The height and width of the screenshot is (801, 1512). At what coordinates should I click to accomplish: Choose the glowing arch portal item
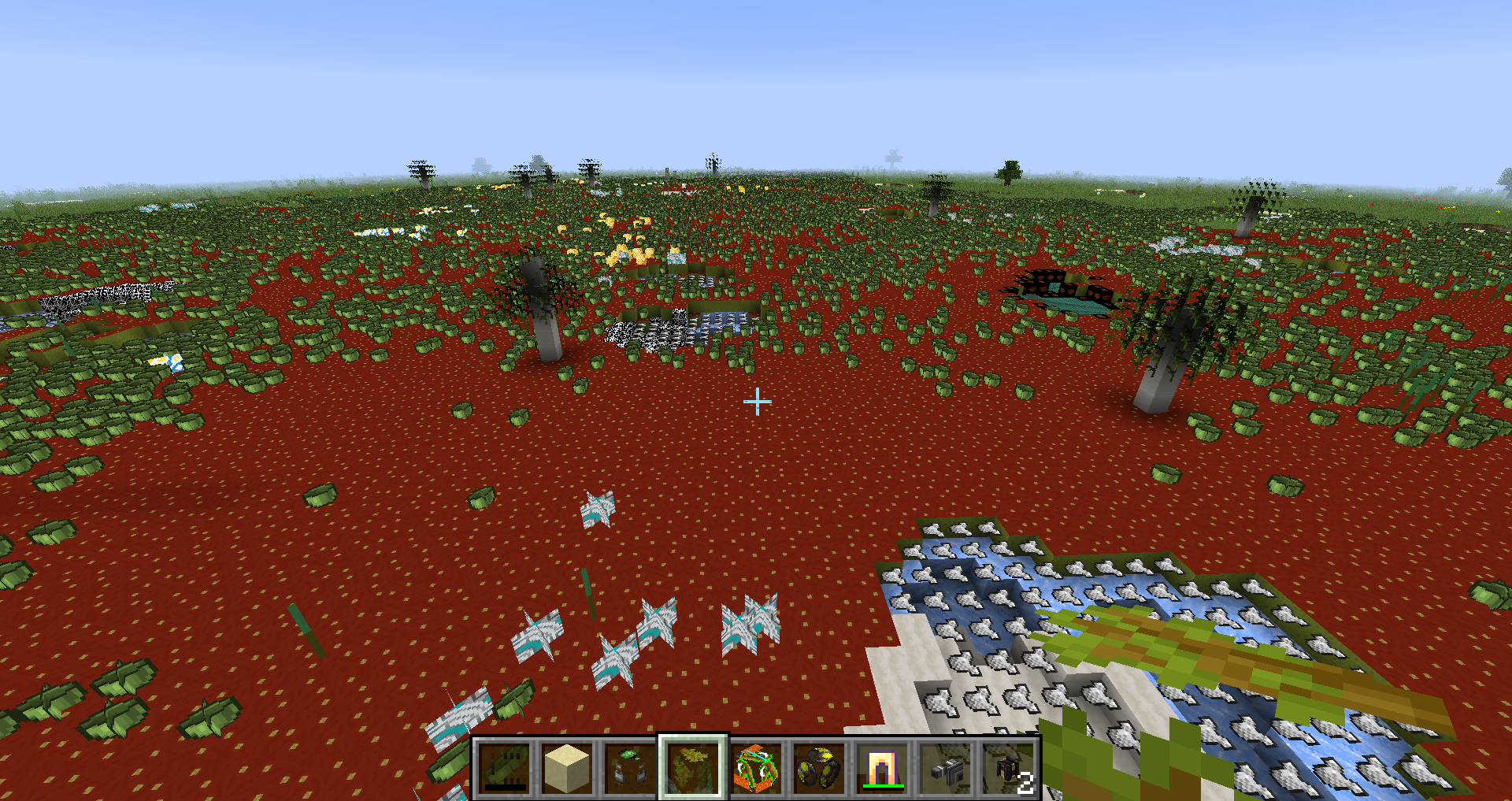(x=882, y=768)
